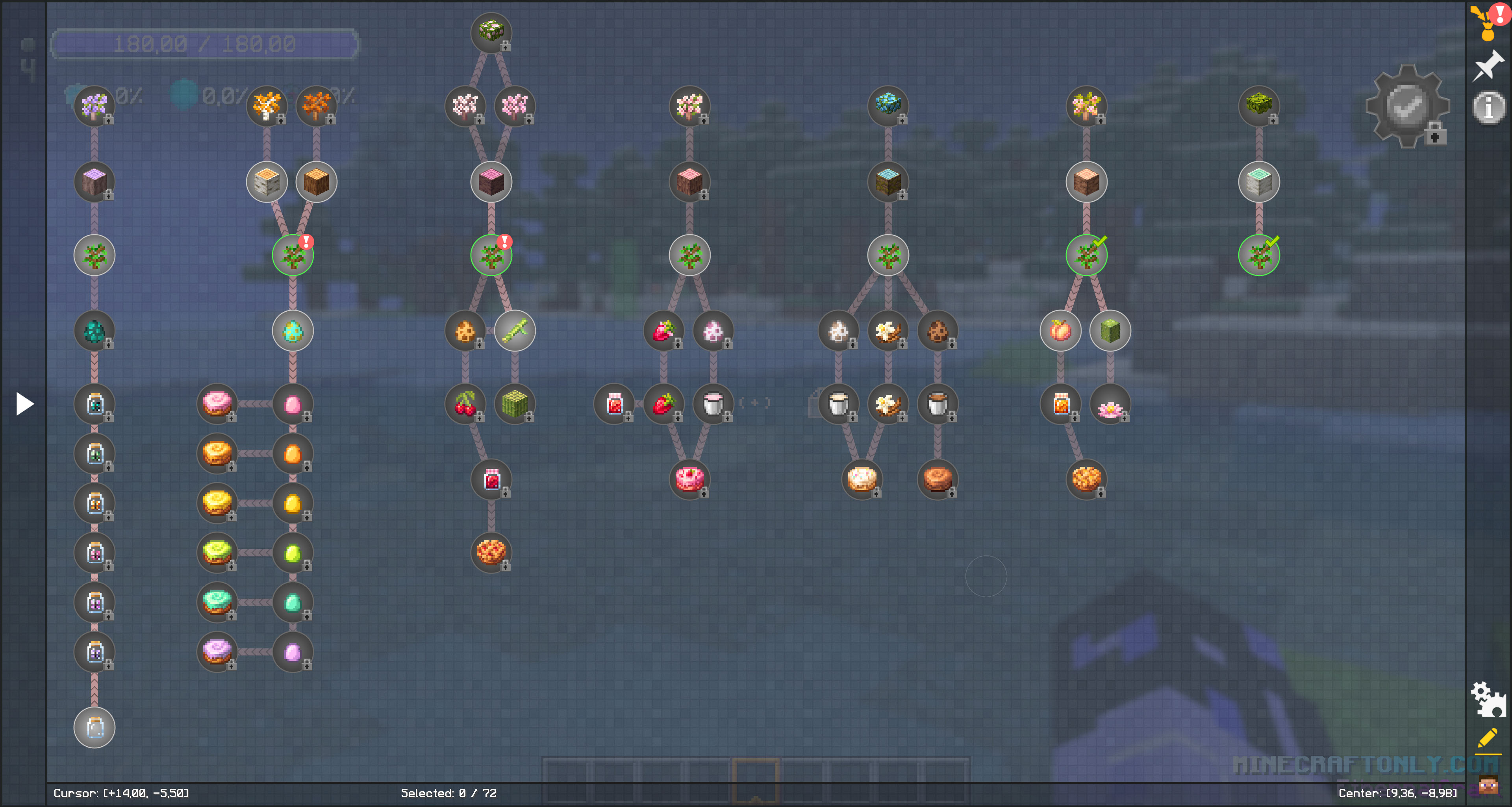Select the pink lotus flower quest

[1109, 404]
